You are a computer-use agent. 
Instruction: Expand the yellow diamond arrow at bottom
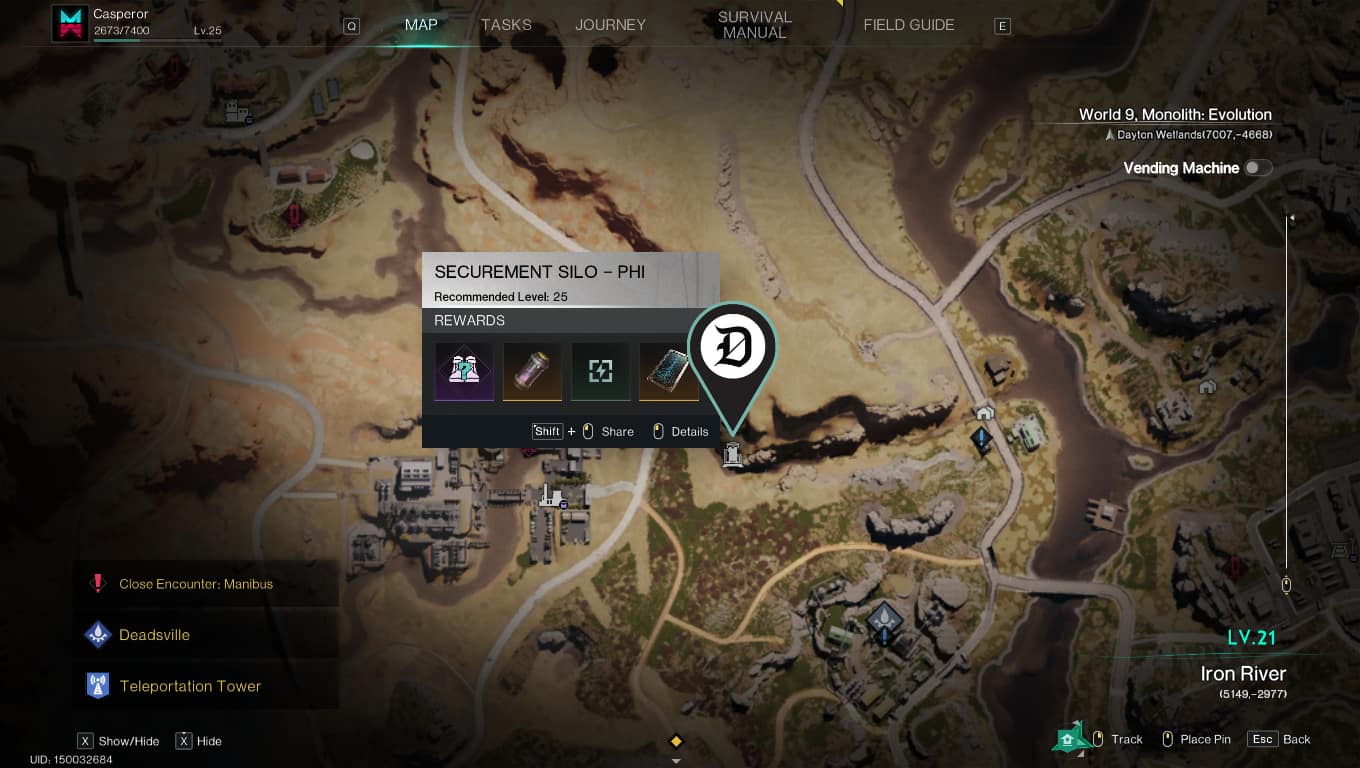[676, 742]
